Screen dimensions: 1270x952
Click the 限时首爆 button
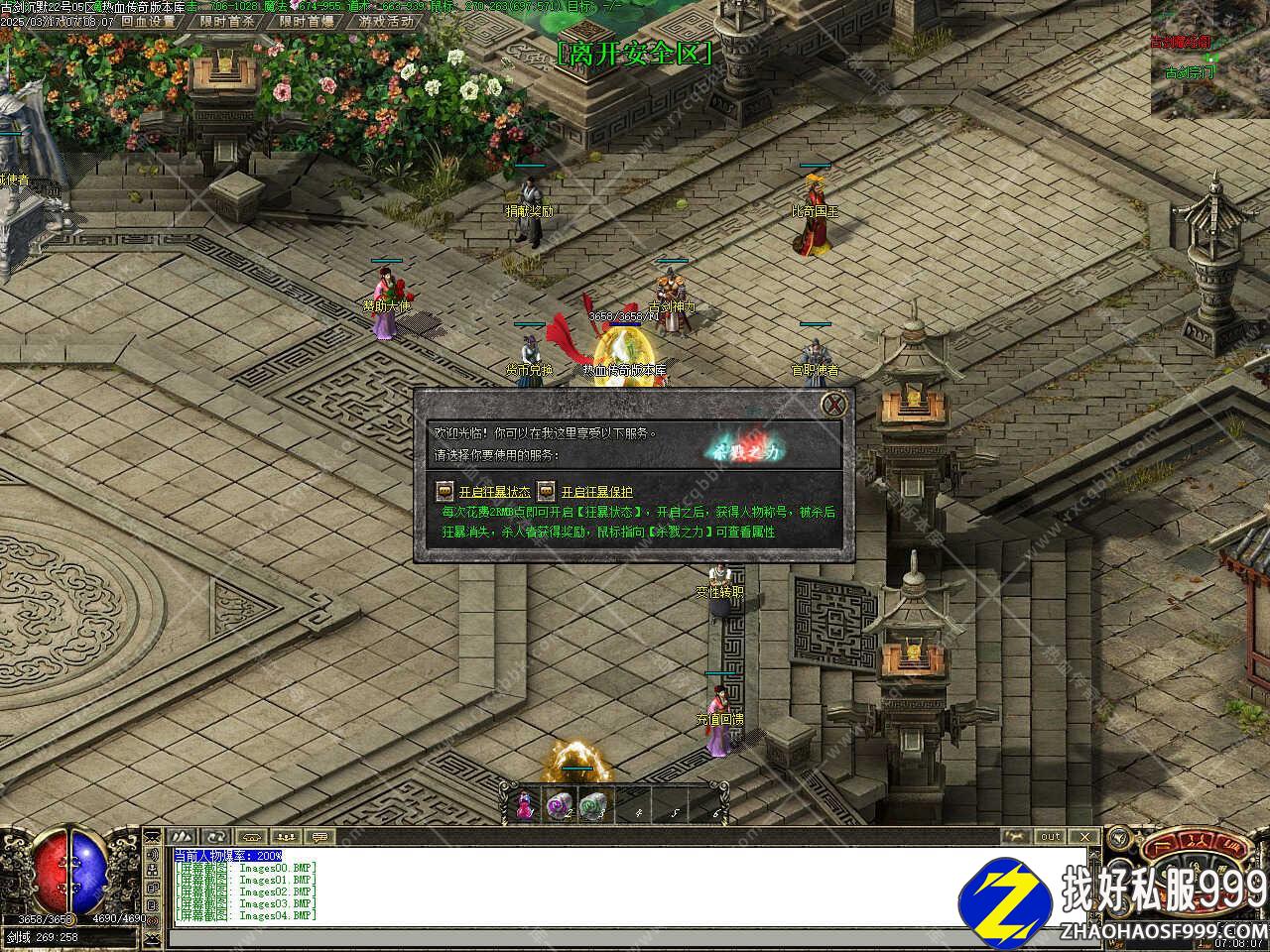point(307,21)
